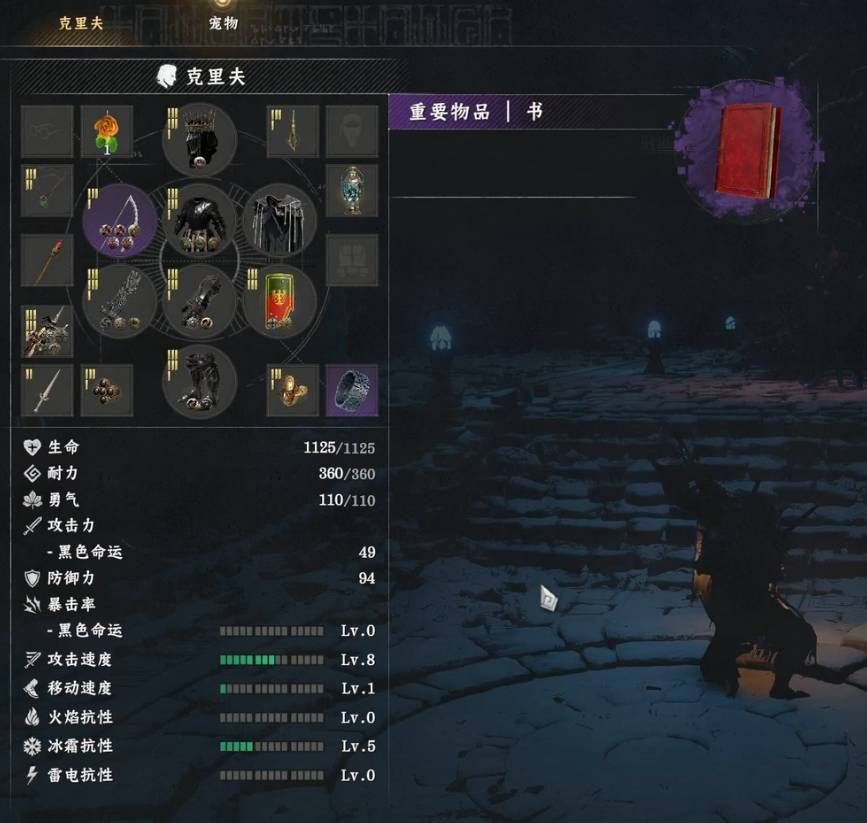Select the orange rose item slot
This screenshot has width=867, height=823.
click(106, 132)
